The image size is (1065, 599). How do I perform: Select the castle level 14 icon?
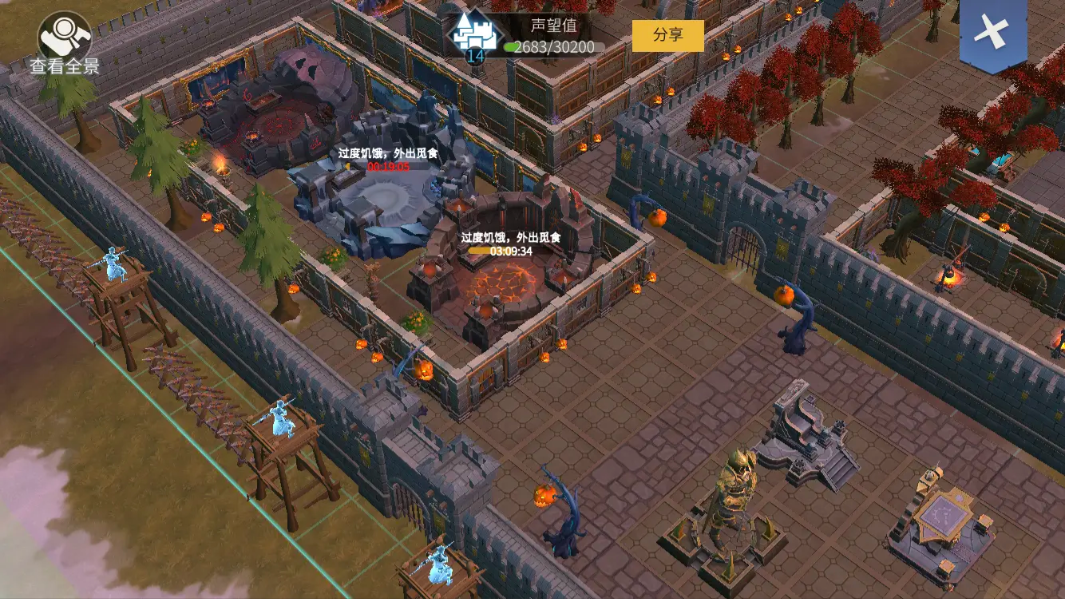click(x=474, y=35)
